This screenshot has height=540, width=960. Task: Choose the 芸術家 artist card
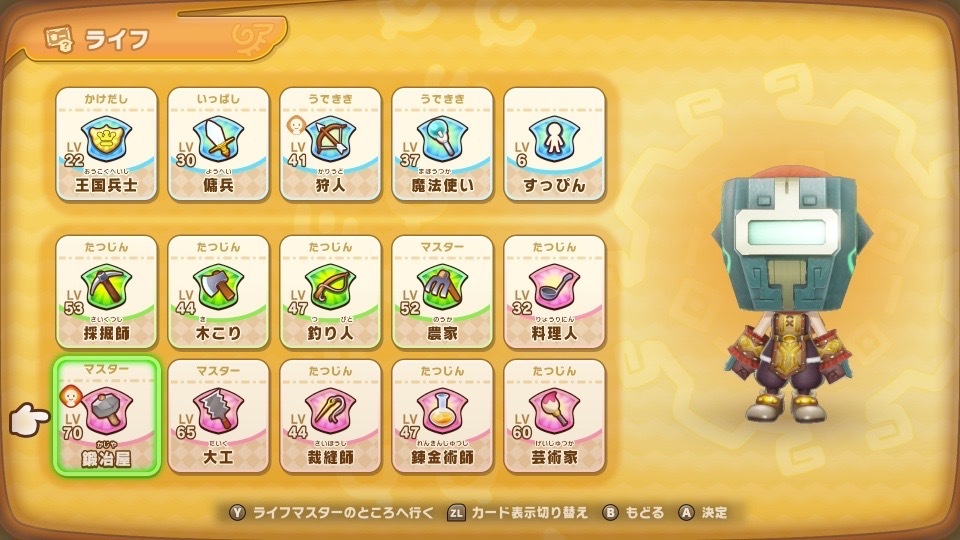point(554,416)
